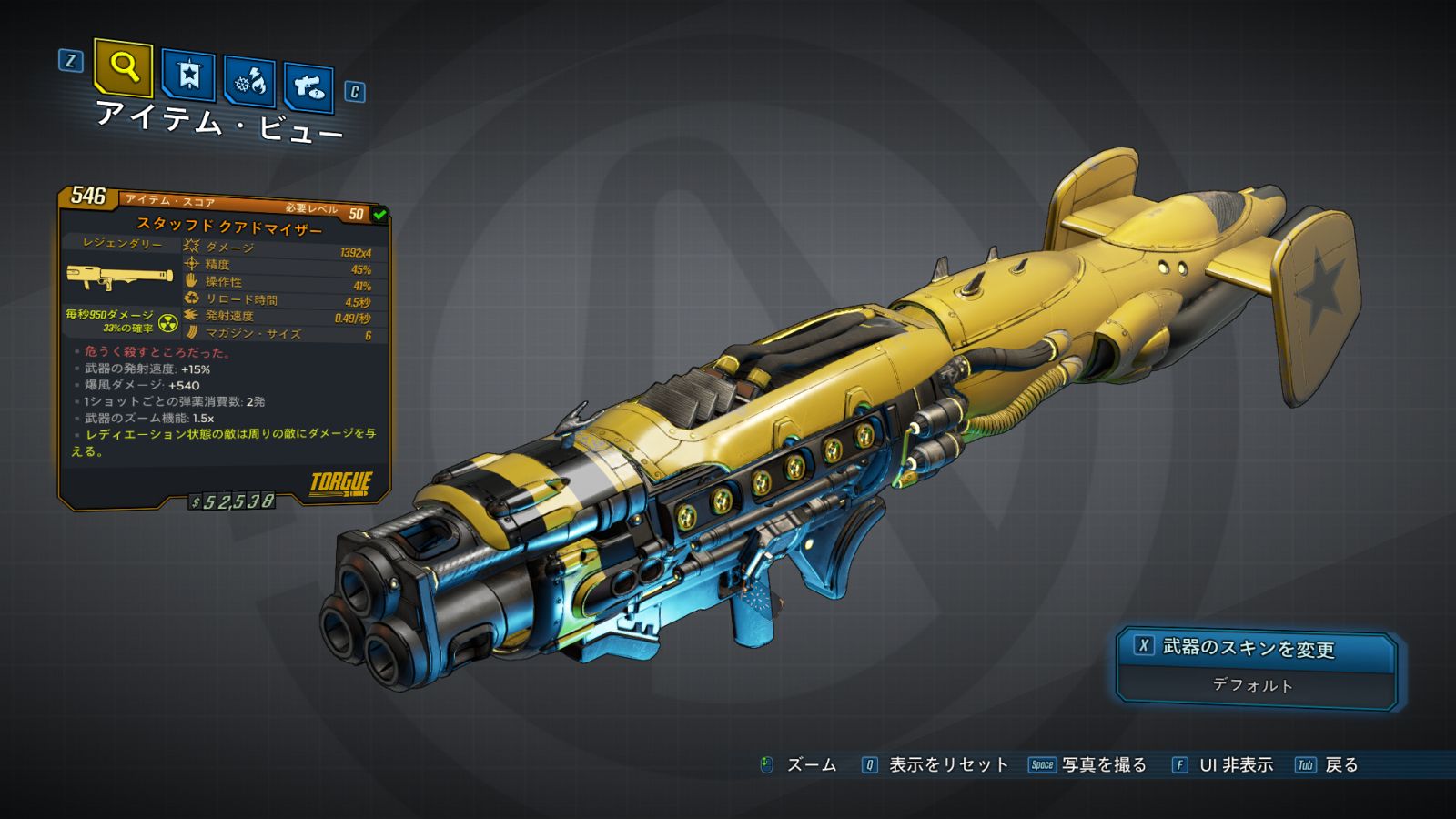Switch to the star banner tab
Viewport: 1456px width, 819px height.
(x=188, y=76)
